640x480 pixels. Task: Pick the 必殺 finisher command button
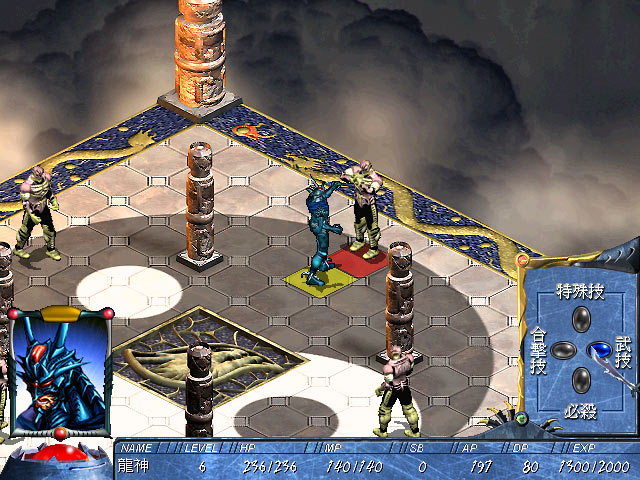point(580,379)
